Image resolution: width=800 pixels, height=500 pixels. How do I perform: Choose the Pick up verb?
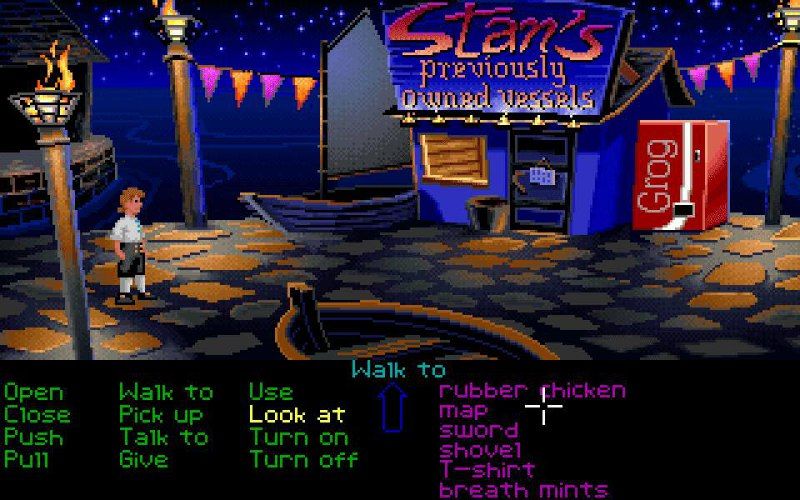pos(161,414)
